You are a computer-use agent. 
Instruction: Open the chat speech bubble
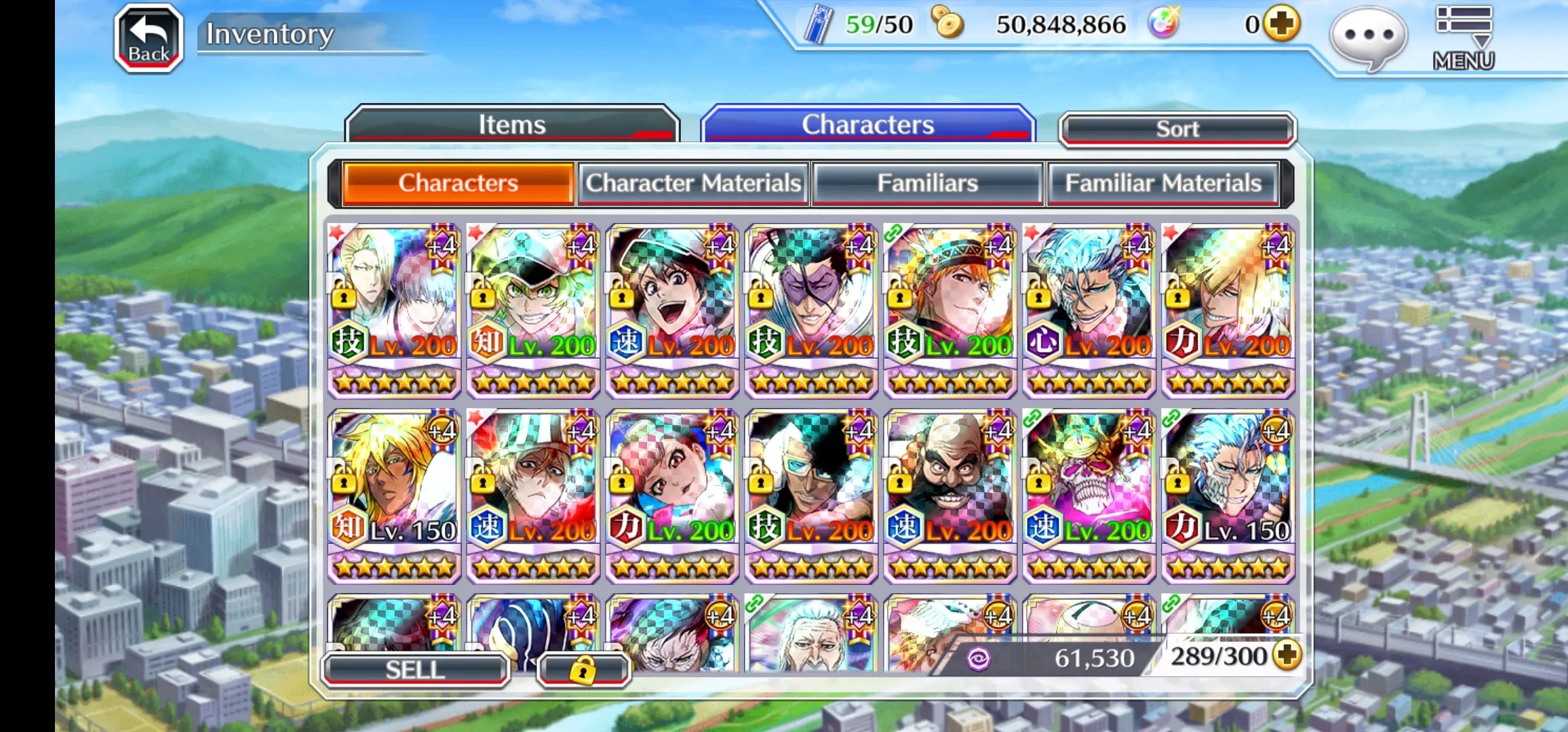point(1368,37)
